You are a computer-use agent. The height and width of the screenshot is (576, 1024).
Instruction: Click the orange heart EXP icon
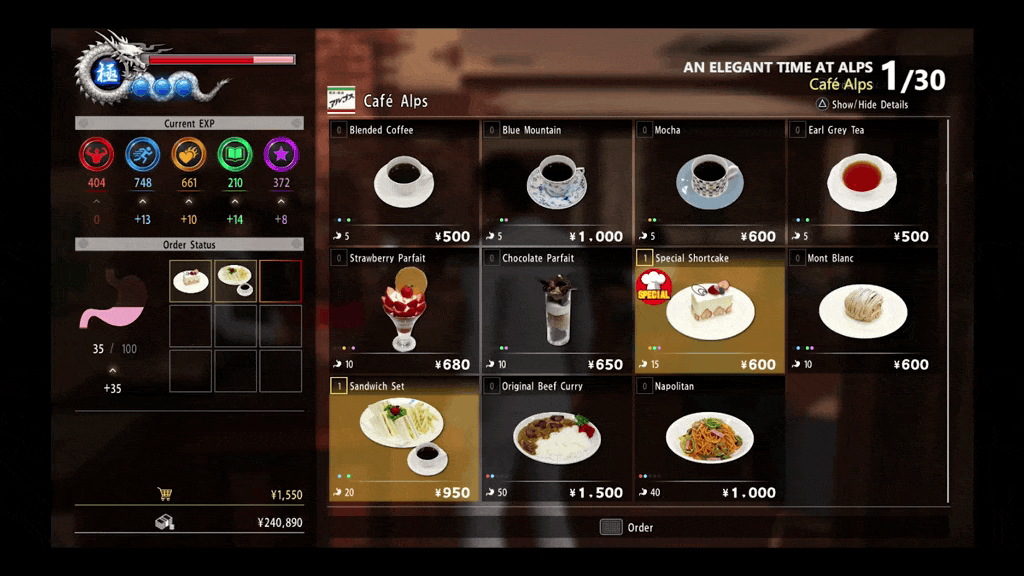click(189, 155)
